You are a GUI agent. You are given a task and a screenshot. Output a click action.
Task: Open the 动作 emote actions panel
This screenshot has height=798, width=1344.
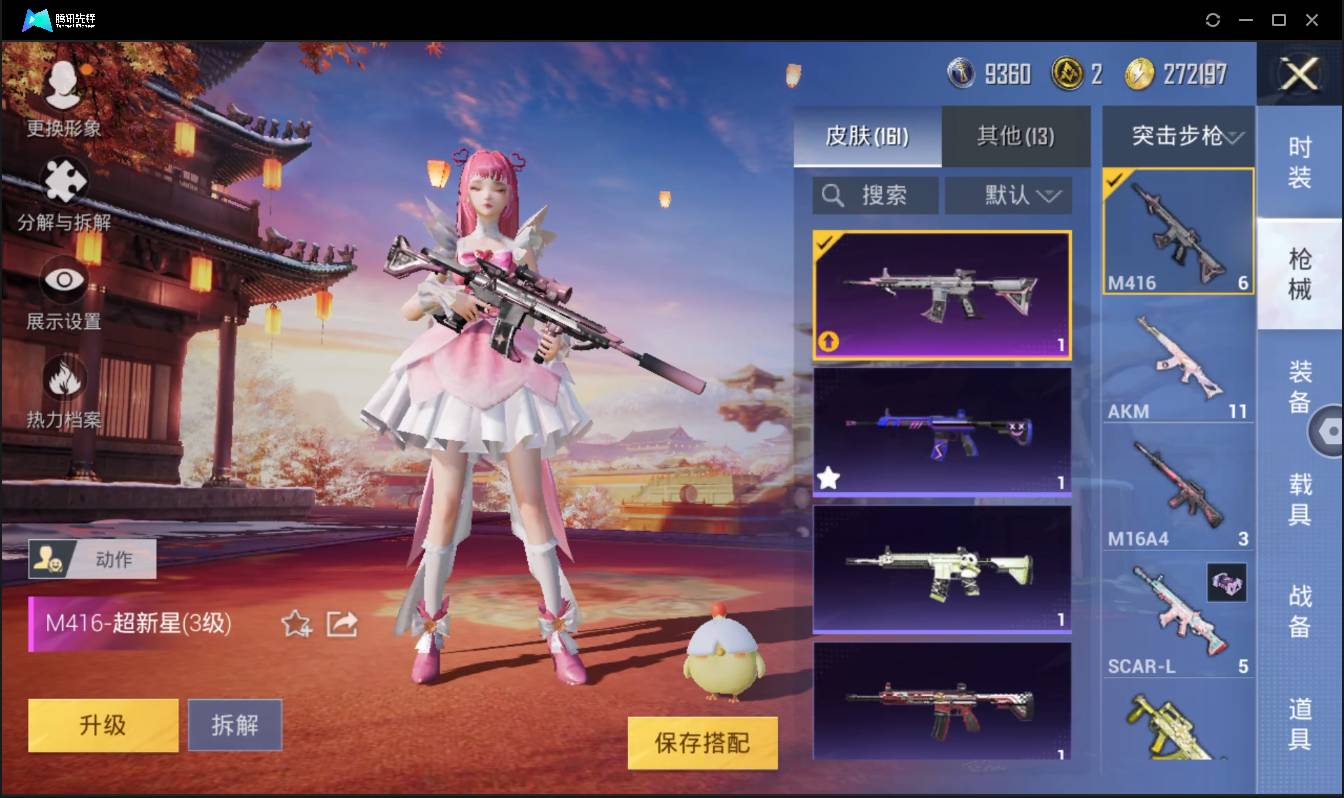90,559
